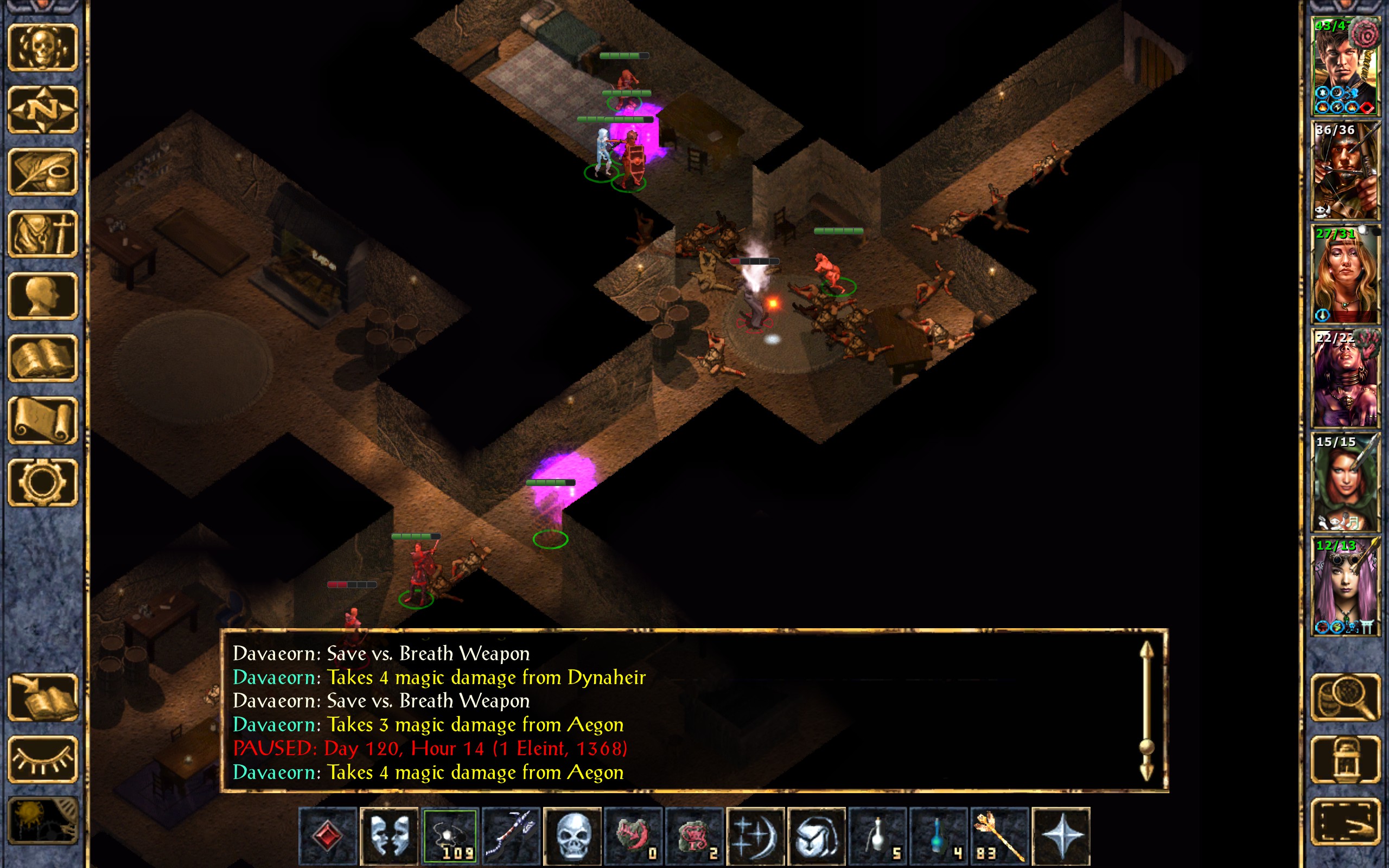Click the closed-eye rest button

coord(42,759)
